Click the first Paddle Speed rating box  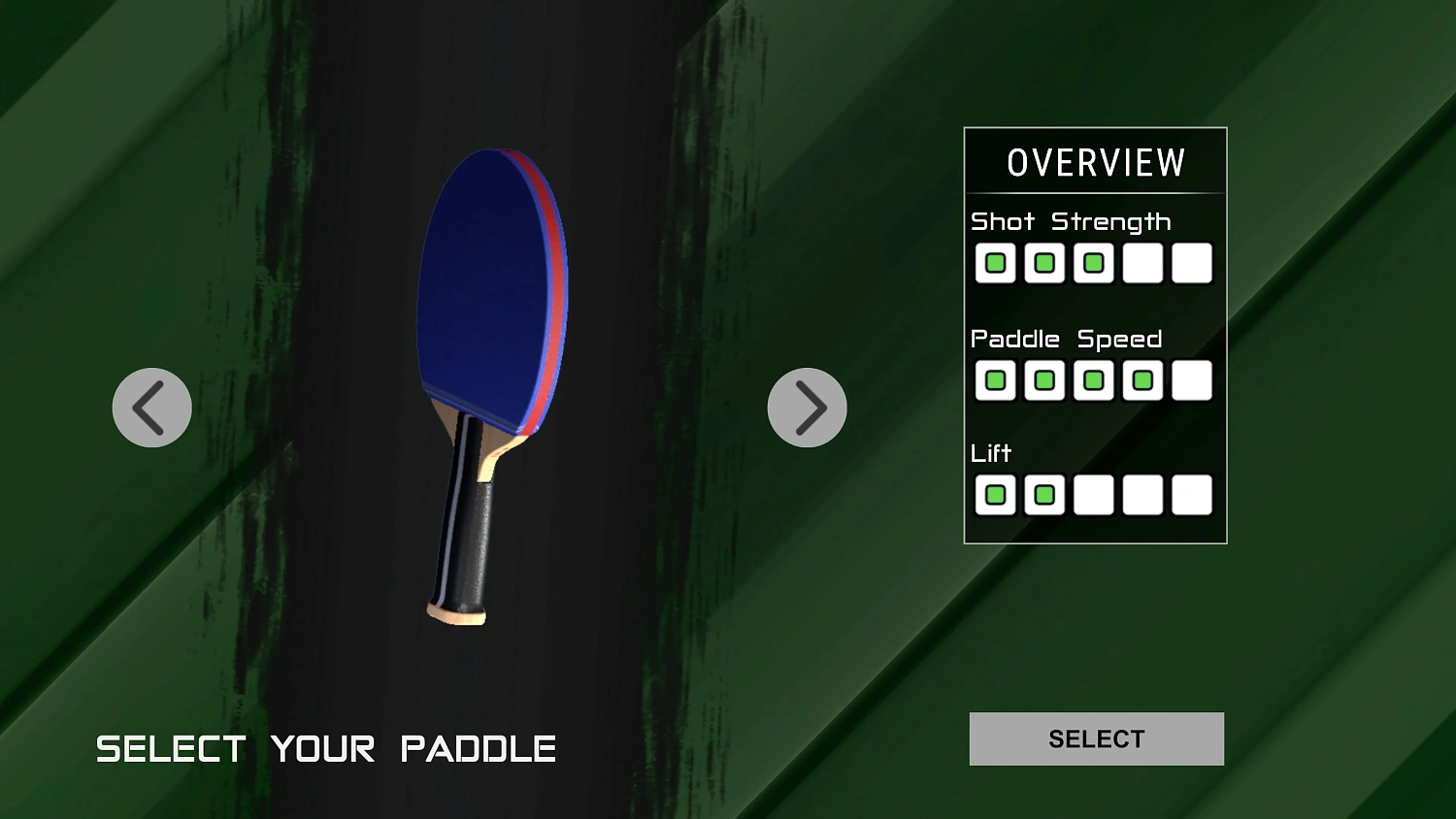995,380
